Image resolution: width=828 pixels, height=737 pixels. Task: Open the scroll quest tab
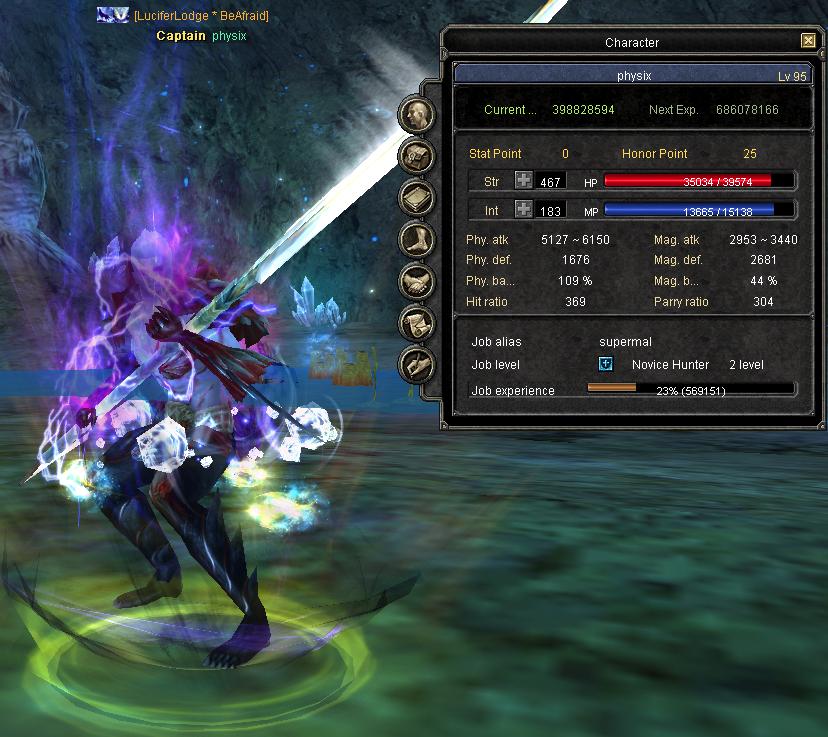[415, 323]
